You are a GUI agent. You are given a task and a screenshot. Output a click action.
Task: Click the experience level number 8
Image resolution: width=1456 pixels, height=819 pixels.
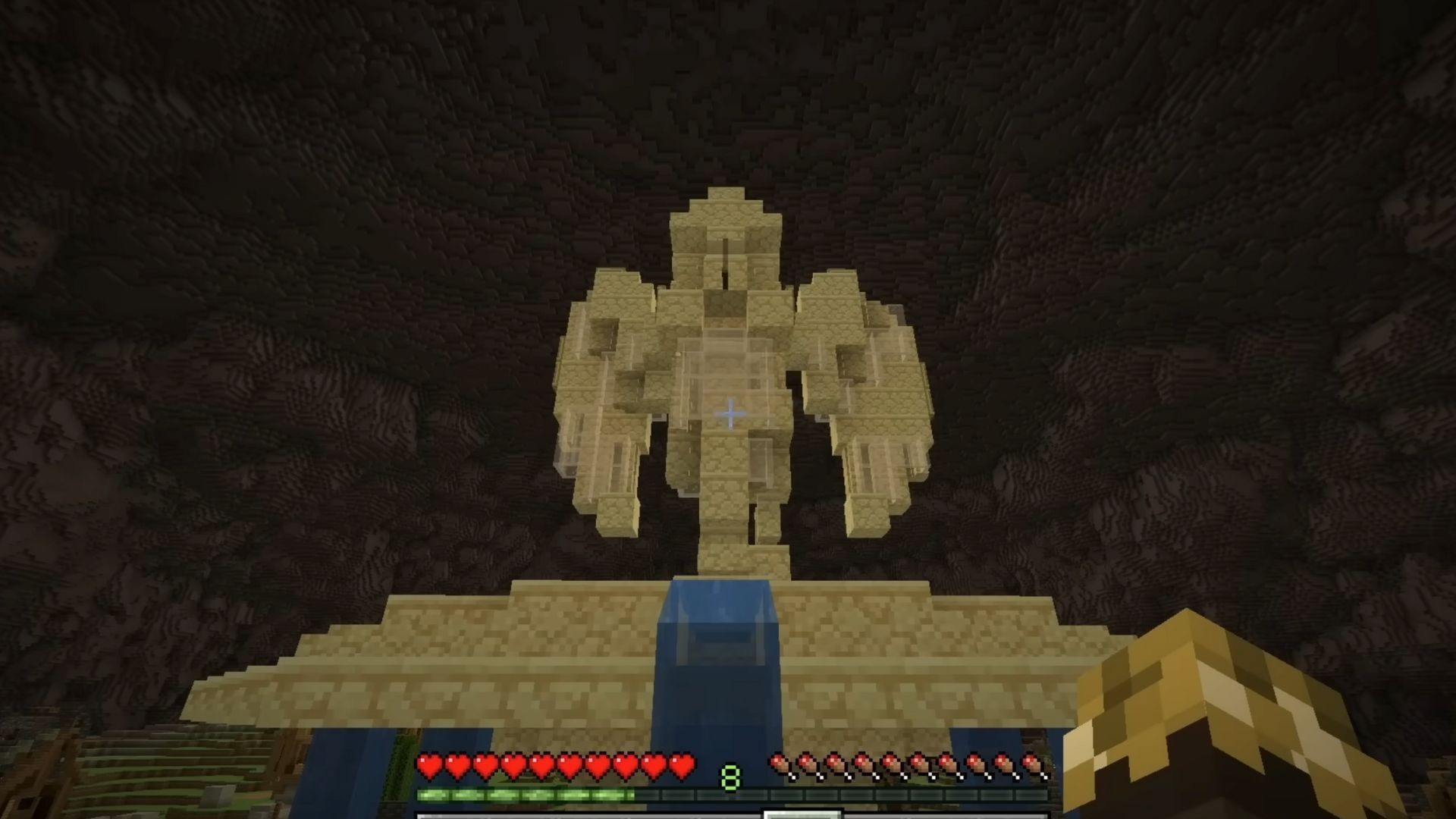[731, 773]
